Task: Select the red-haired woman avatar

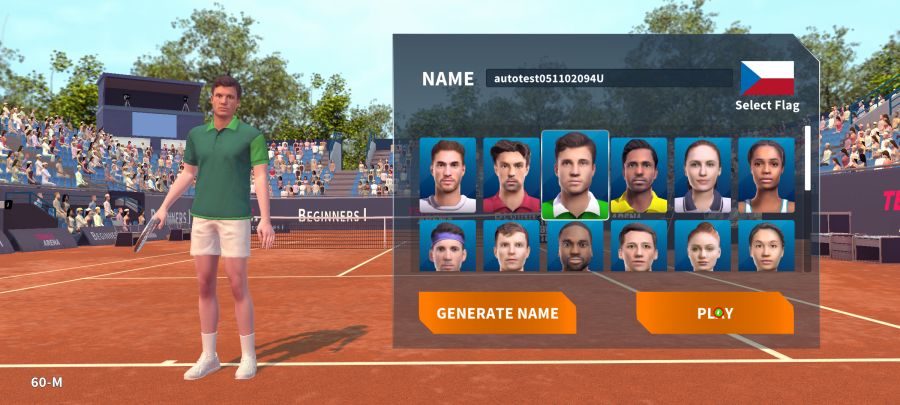Action: coord(703,246)
